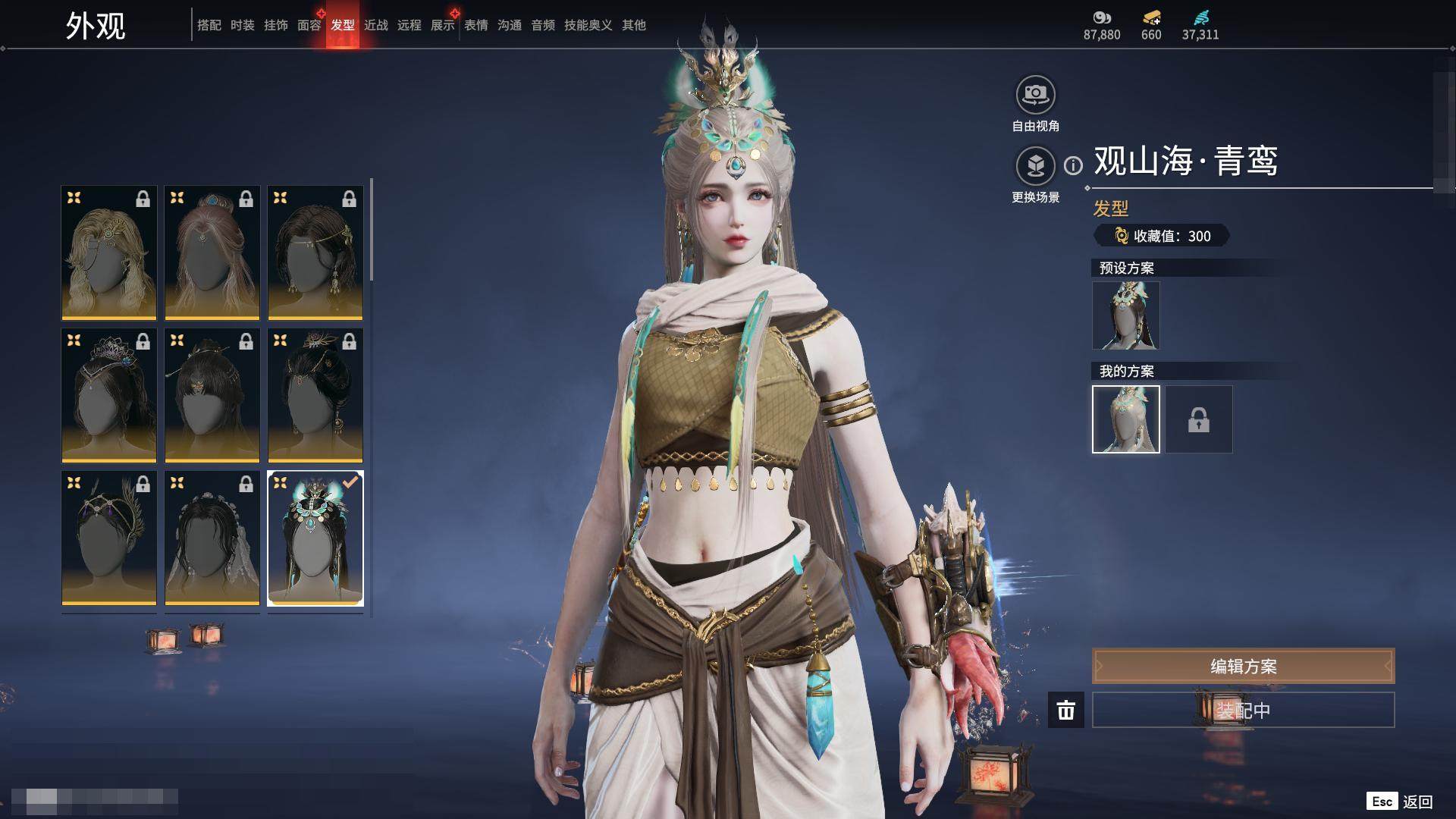
Task: Open the info icon beside 观山海·青鸾
Action: tap(1073, 165)
